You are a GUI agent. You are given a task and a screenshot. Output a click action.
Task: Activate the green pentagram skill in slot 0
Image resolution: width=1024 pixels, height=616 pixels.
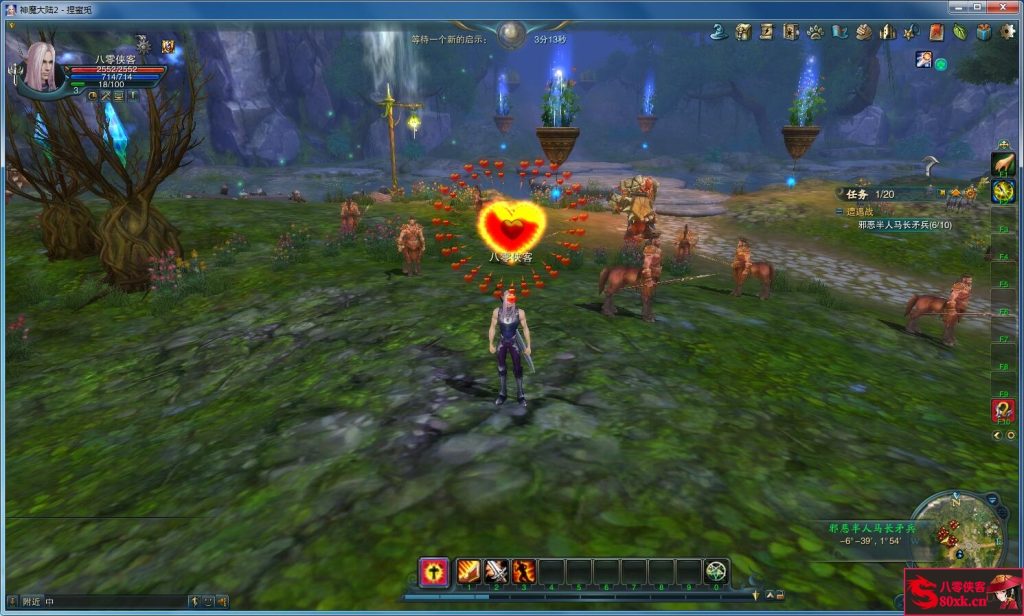tap(716, 571)
